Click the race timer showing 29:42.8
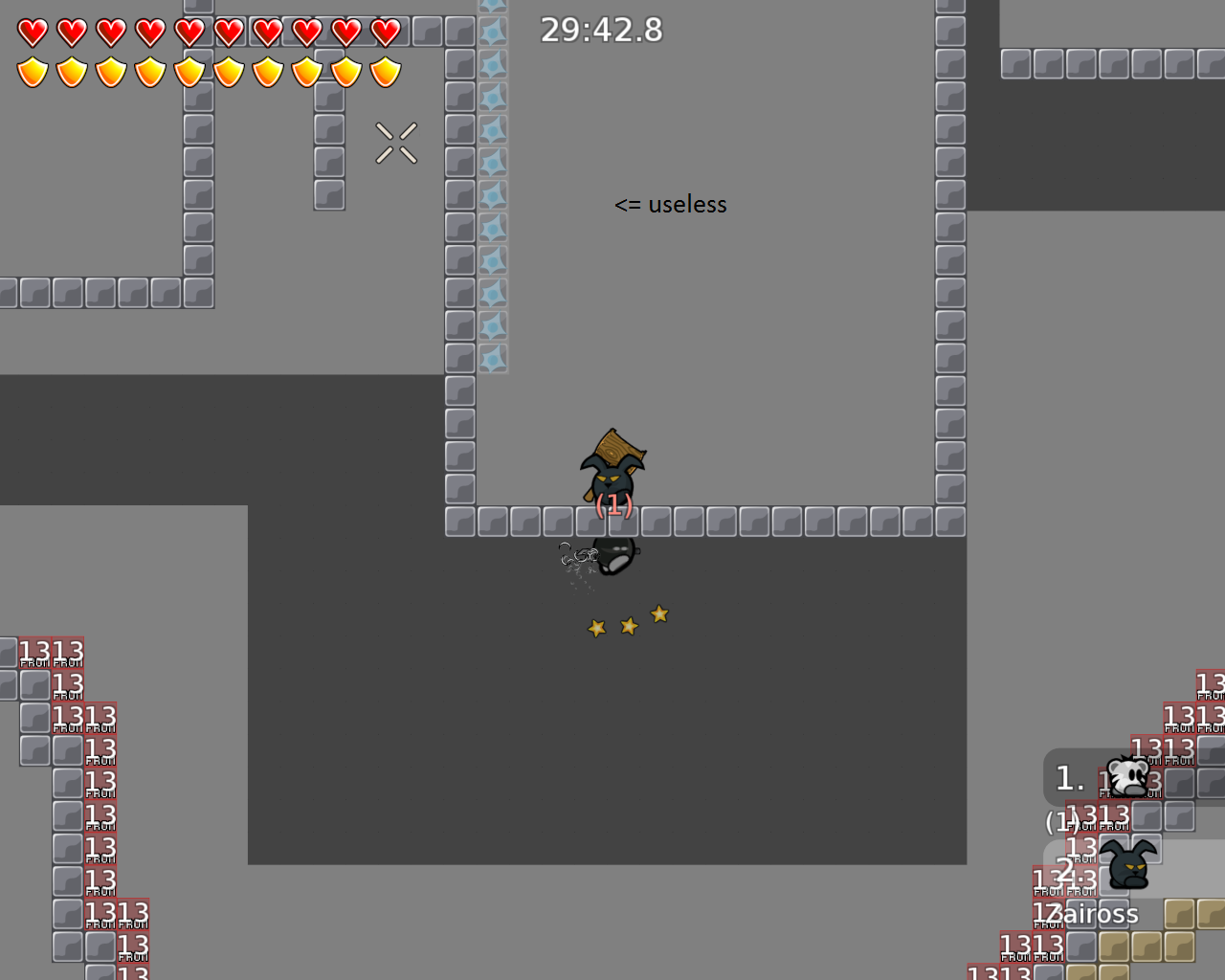 pos(601,30)
